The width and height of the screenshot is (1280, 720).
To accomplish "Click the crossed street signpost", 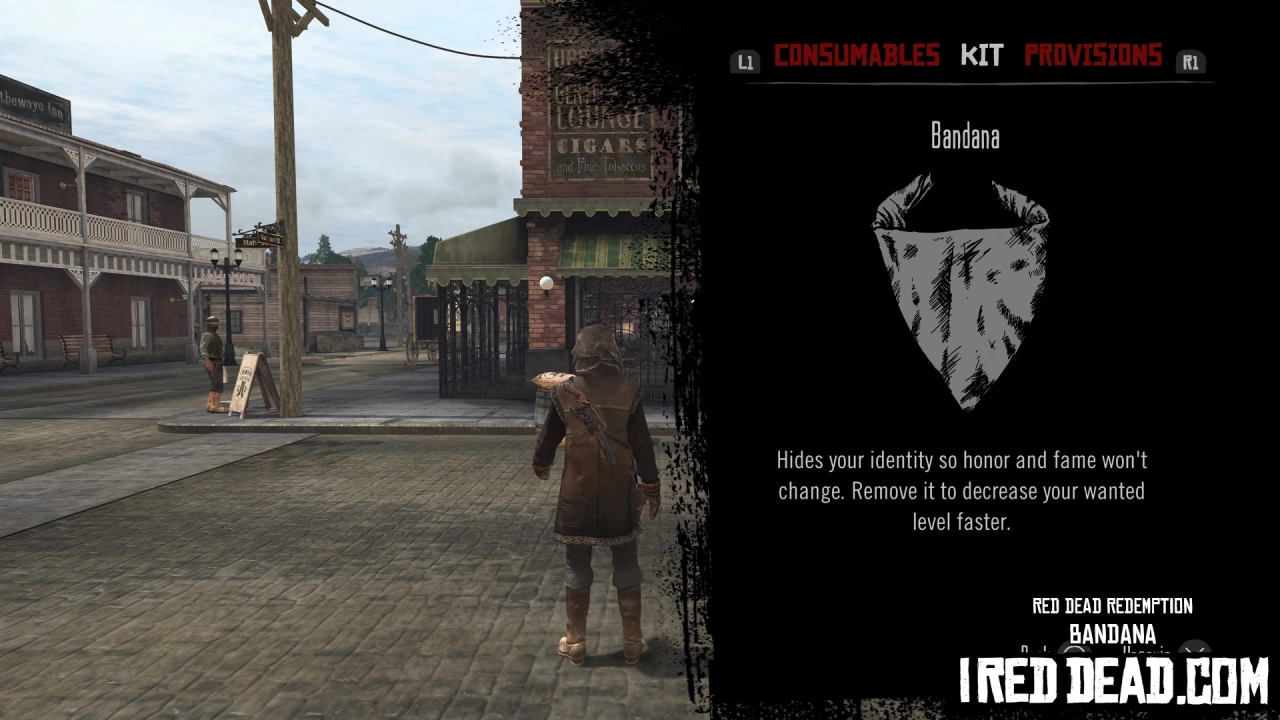I will point(258,241).
